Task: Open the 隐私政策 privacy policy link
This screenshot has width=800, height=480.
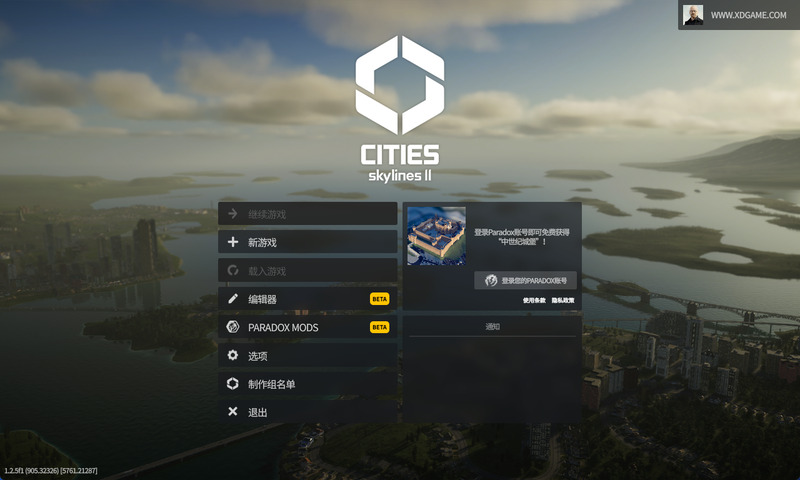Action: point(563,300)
